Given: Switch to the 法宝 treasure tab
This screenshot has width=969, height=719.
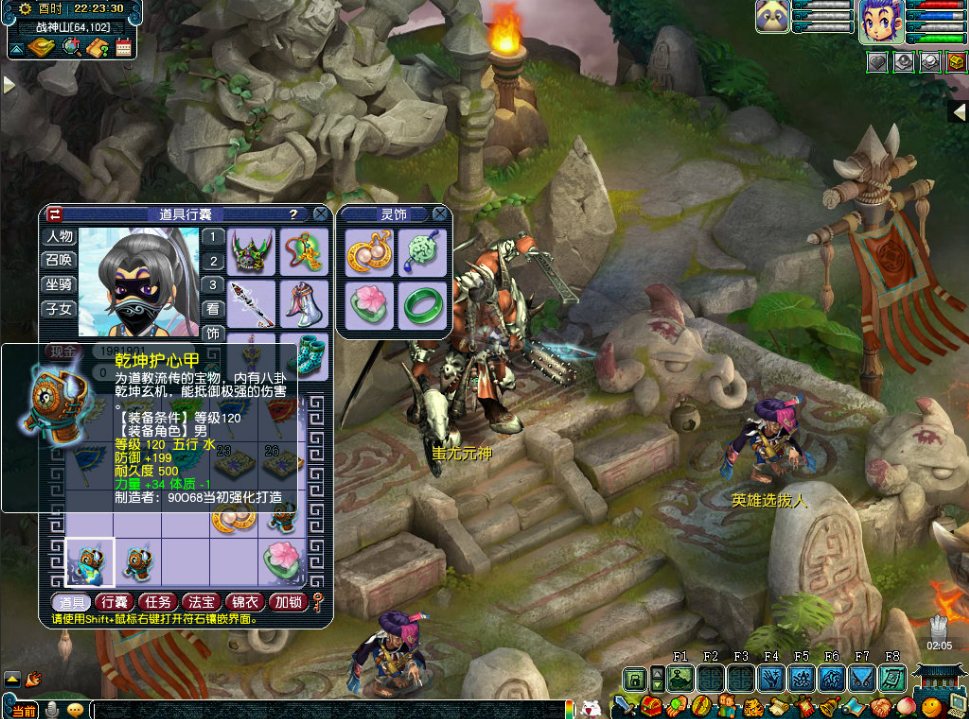Looking at the screenshot, I should tap(201, 602).
